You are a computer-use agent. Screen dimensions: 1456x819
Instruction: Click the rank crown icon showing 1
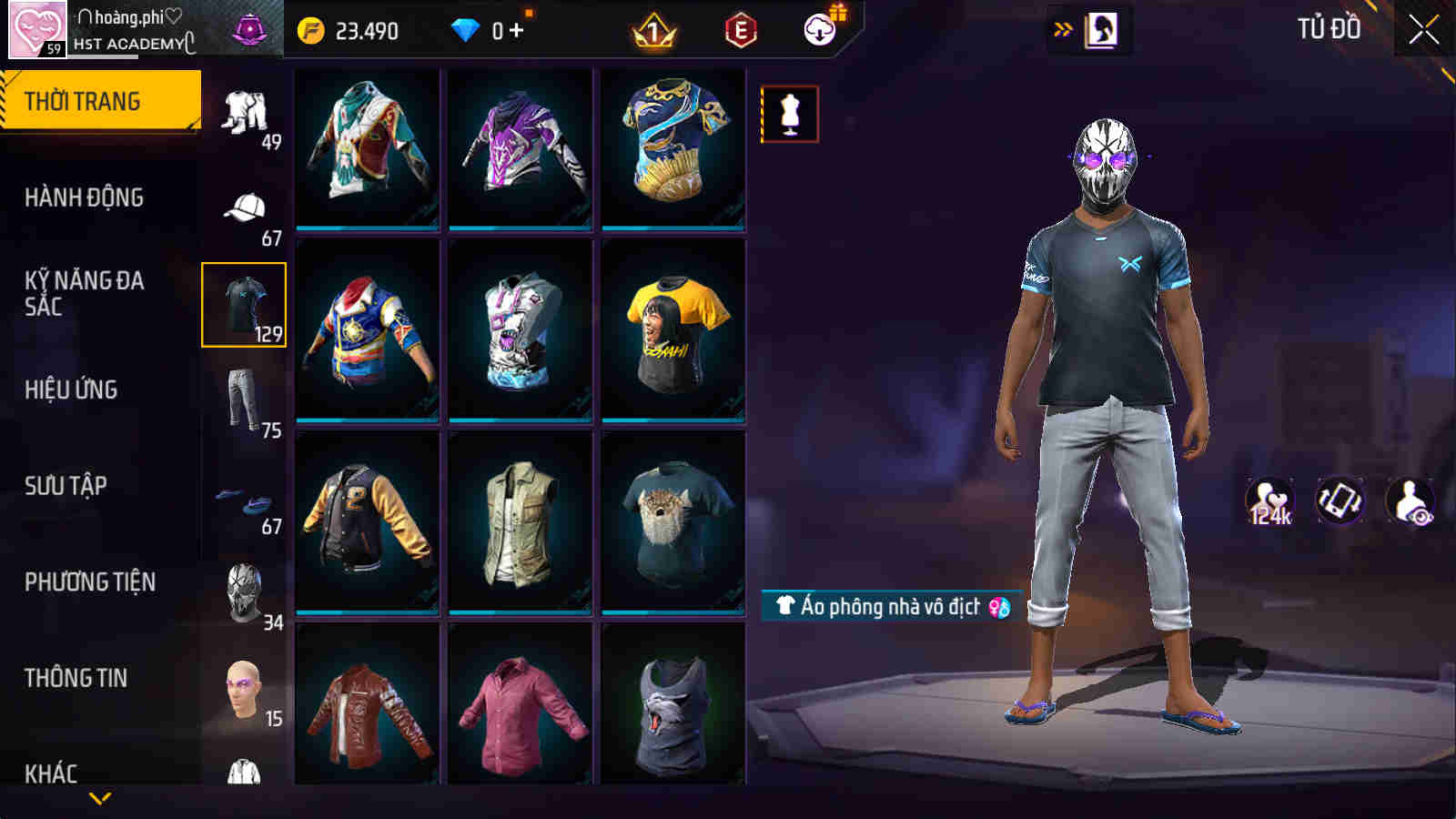652,29
